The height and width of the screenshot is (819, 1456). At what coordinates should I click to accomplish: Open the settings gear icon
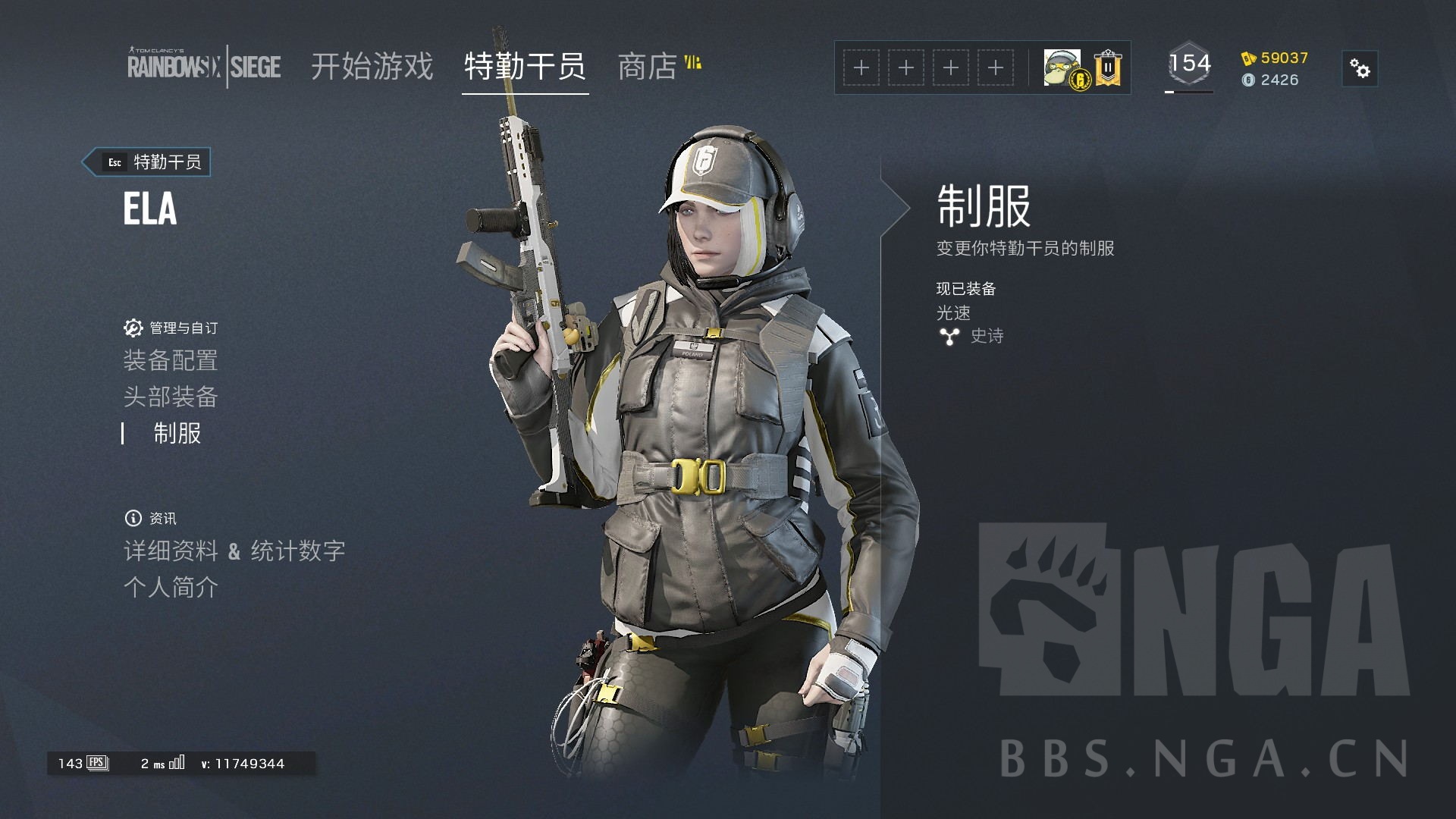tap(1359, 68)
